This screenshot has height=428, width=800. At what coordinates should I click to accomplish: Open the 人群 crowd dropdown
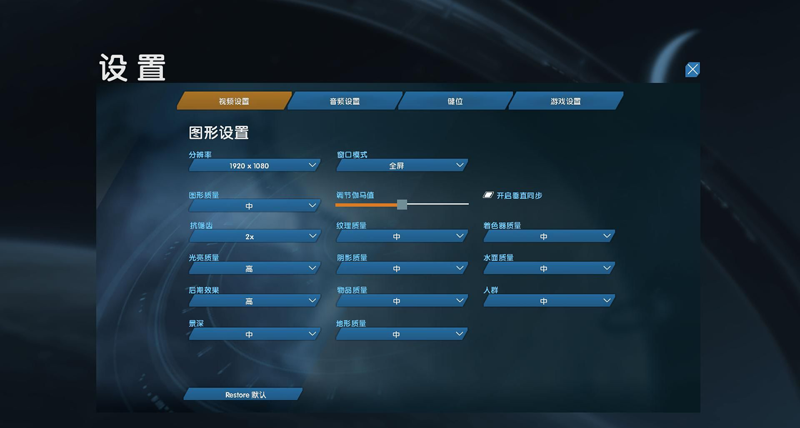click(x=548, y=301)
